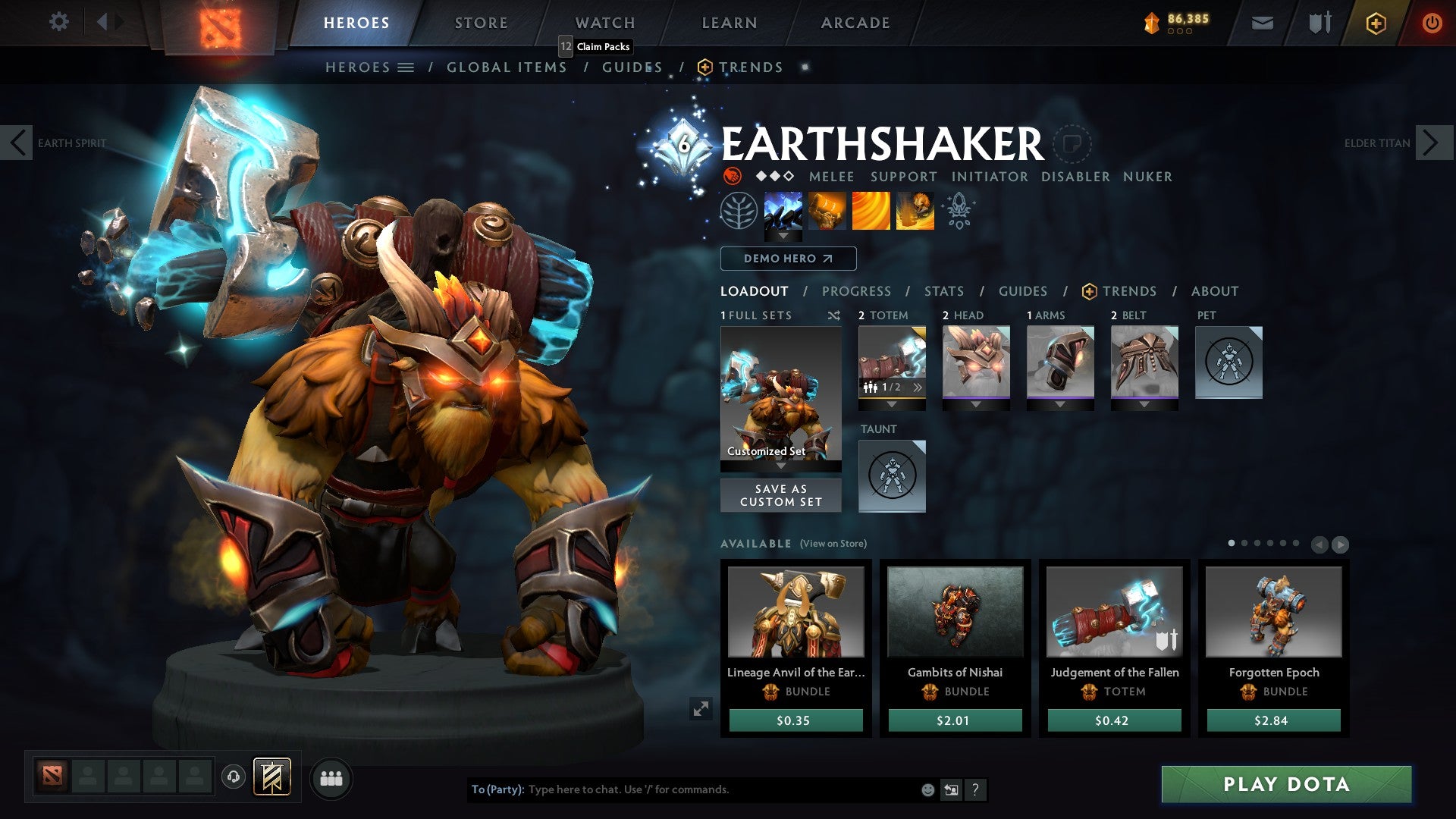The width and height of the screenshot is (1456, 819).
Task: Select the Fissure ability icon
Action: tap(783, 213)
